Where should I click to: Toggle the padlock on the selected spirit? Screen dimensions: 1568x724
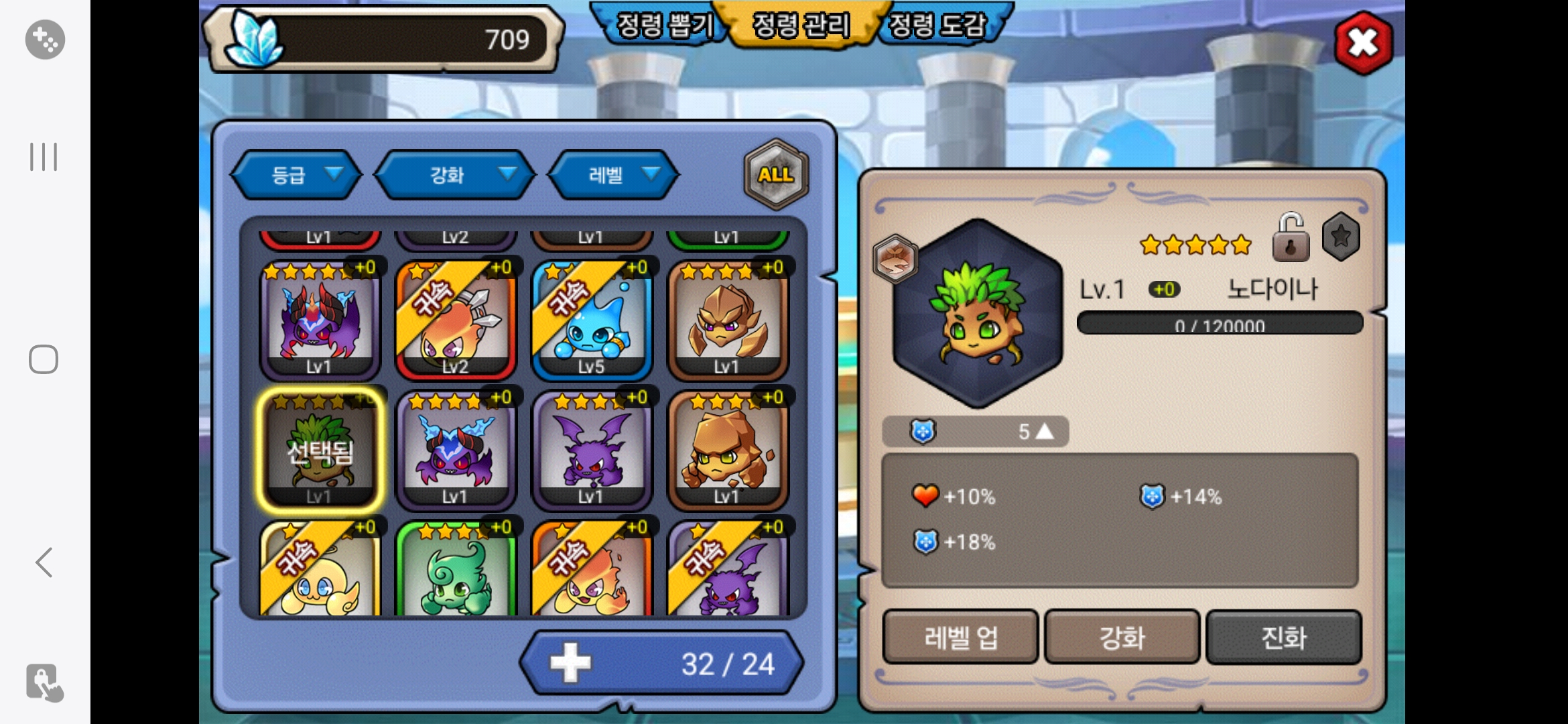tap(1290, 238)
